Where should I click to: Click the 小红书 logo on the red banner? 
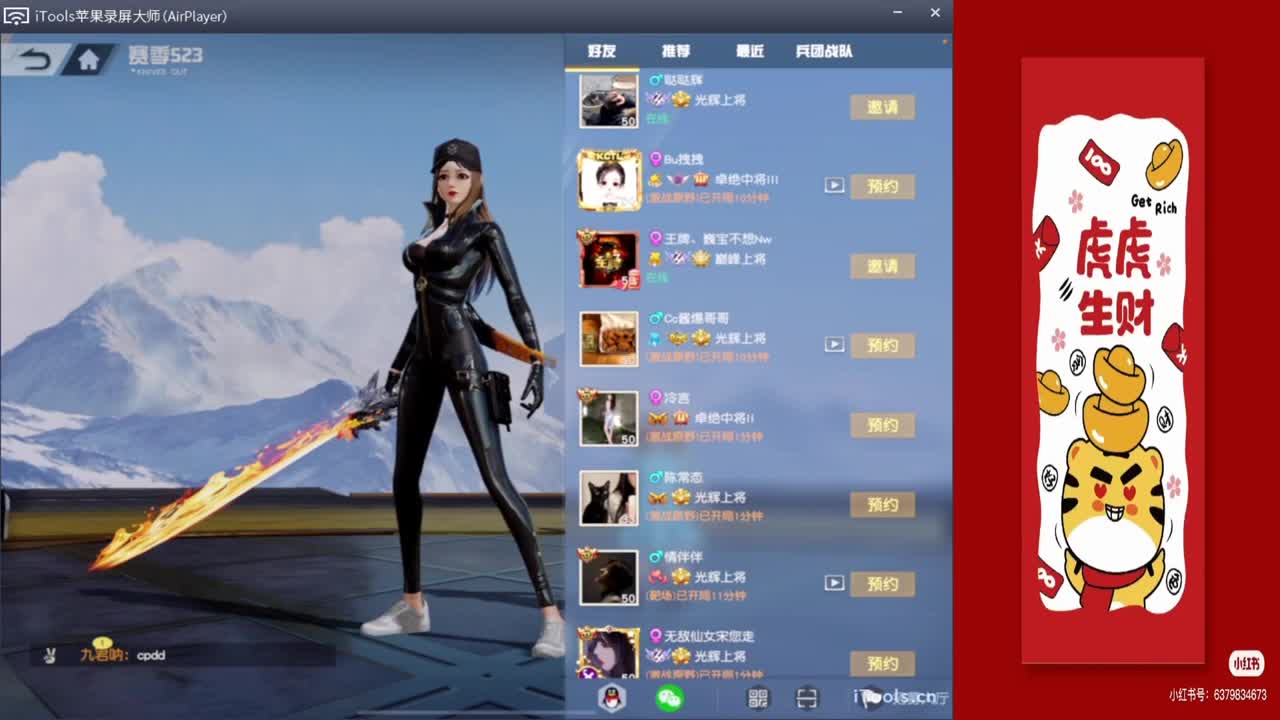tap(1246, 663)
